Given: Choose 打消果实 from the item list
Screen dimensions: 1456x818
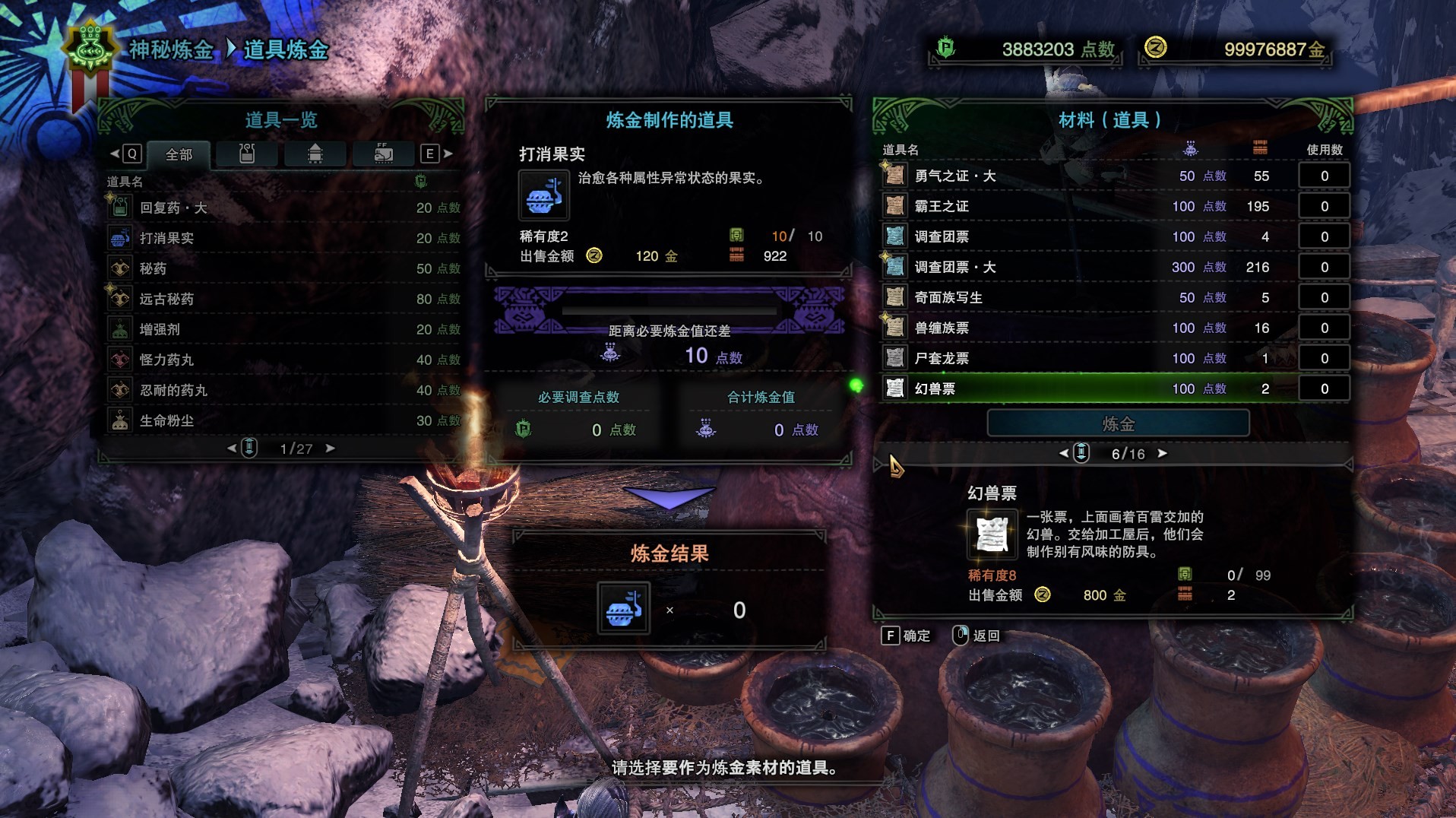Looking at the screenshot, I should (283, 238).
